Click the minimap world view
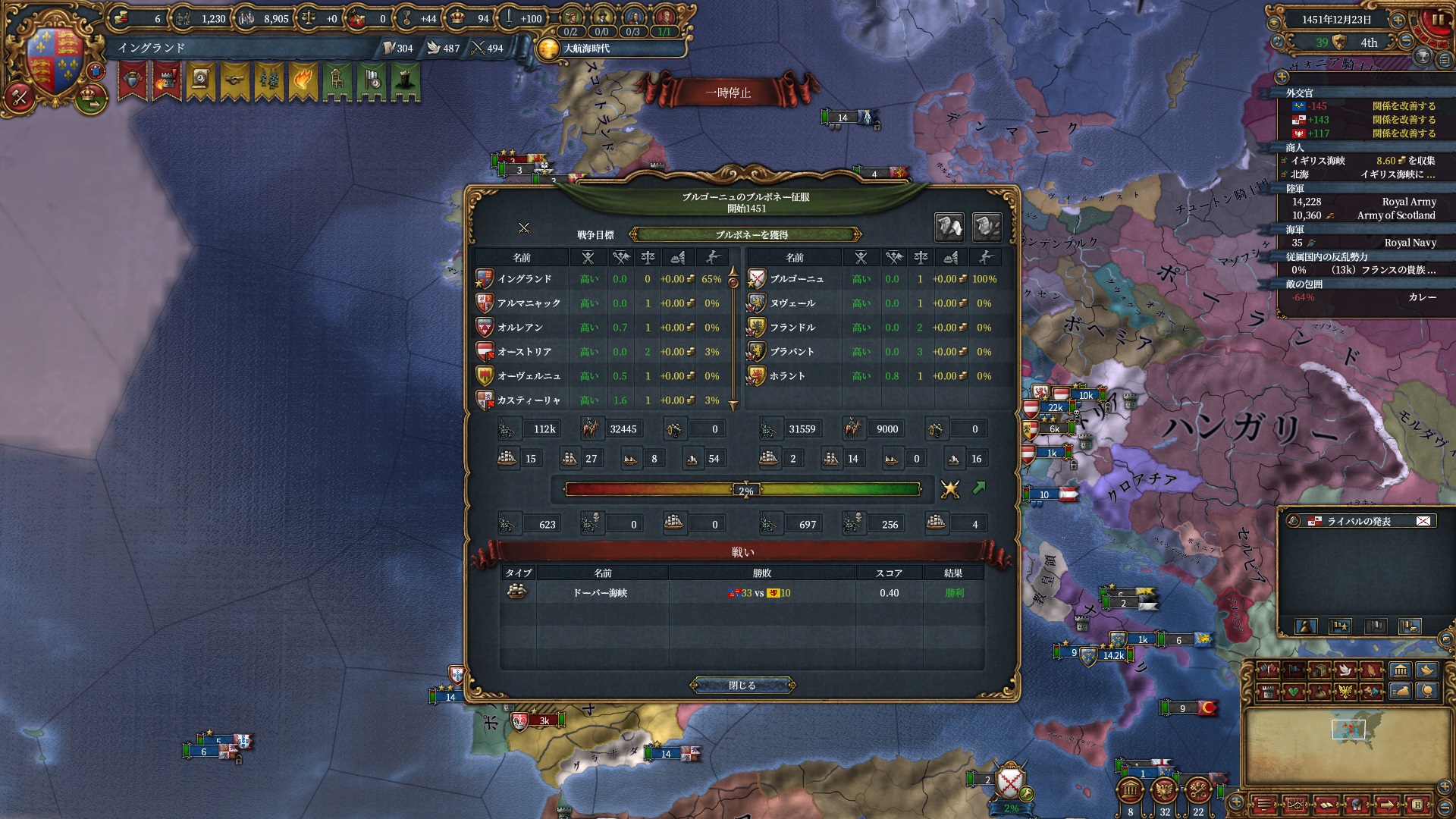Screen dimensions: 1456x819 [1348, 743]
